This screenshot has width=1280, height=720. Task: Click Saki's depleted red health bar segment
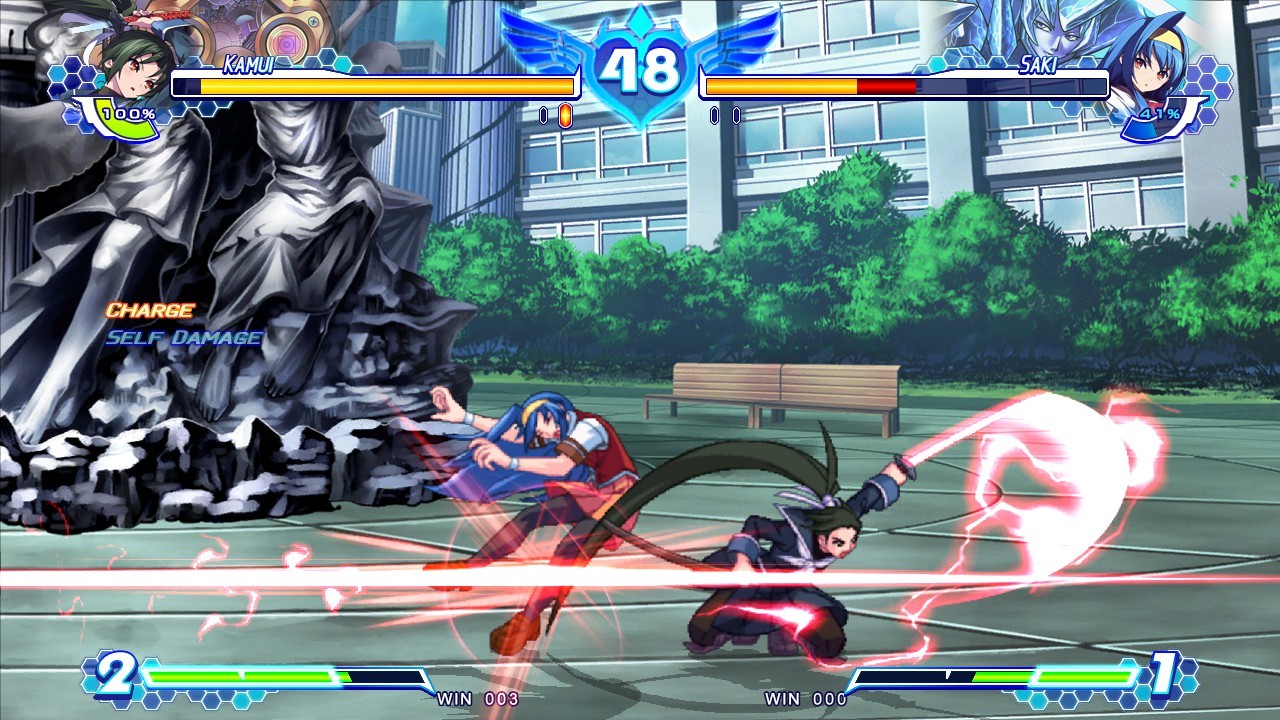(885, 86)
